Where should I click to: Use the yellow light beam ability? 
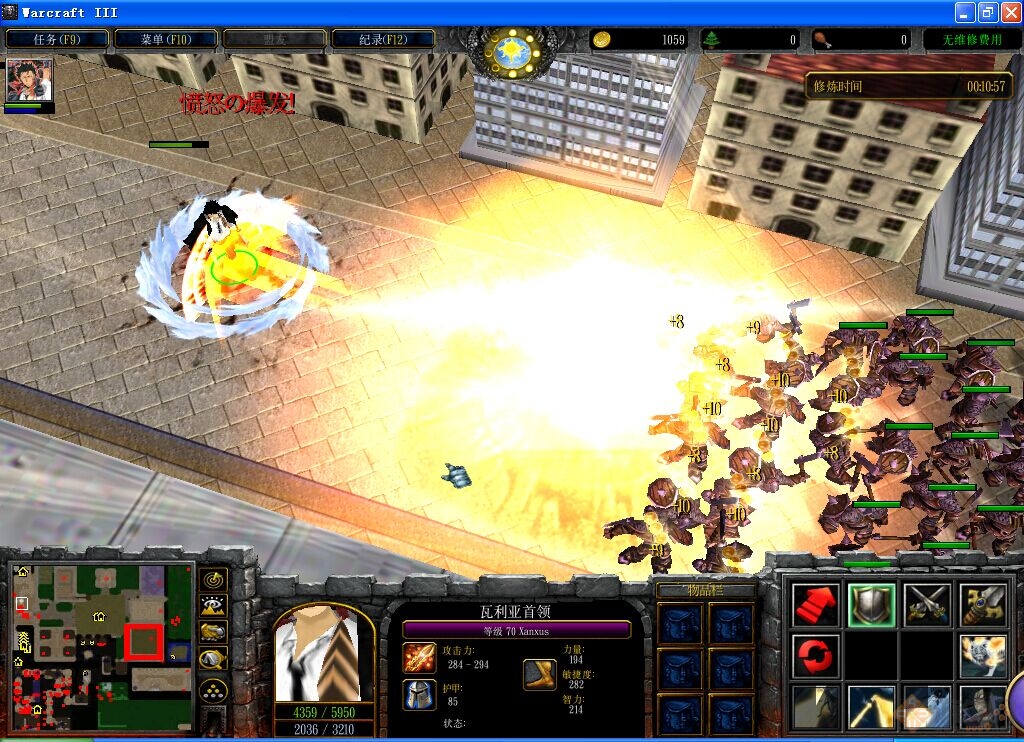point(871,706)
